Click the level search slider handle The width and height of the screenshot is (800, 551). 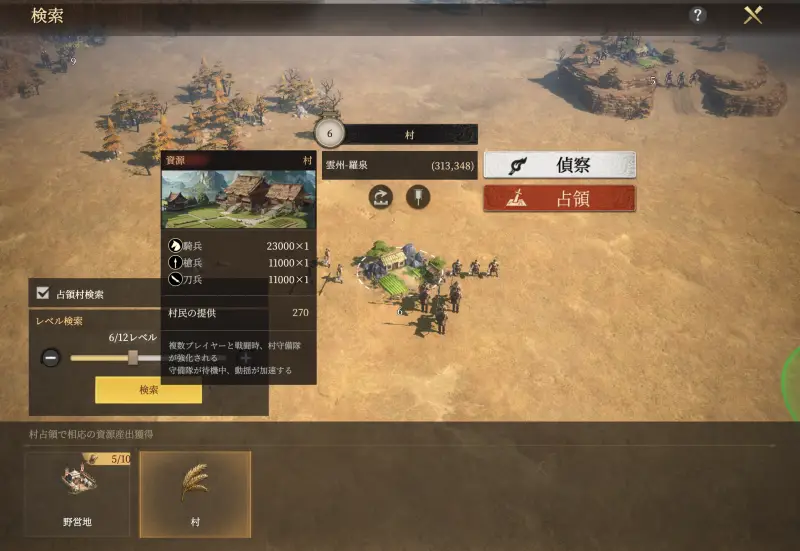pos(132,357)
